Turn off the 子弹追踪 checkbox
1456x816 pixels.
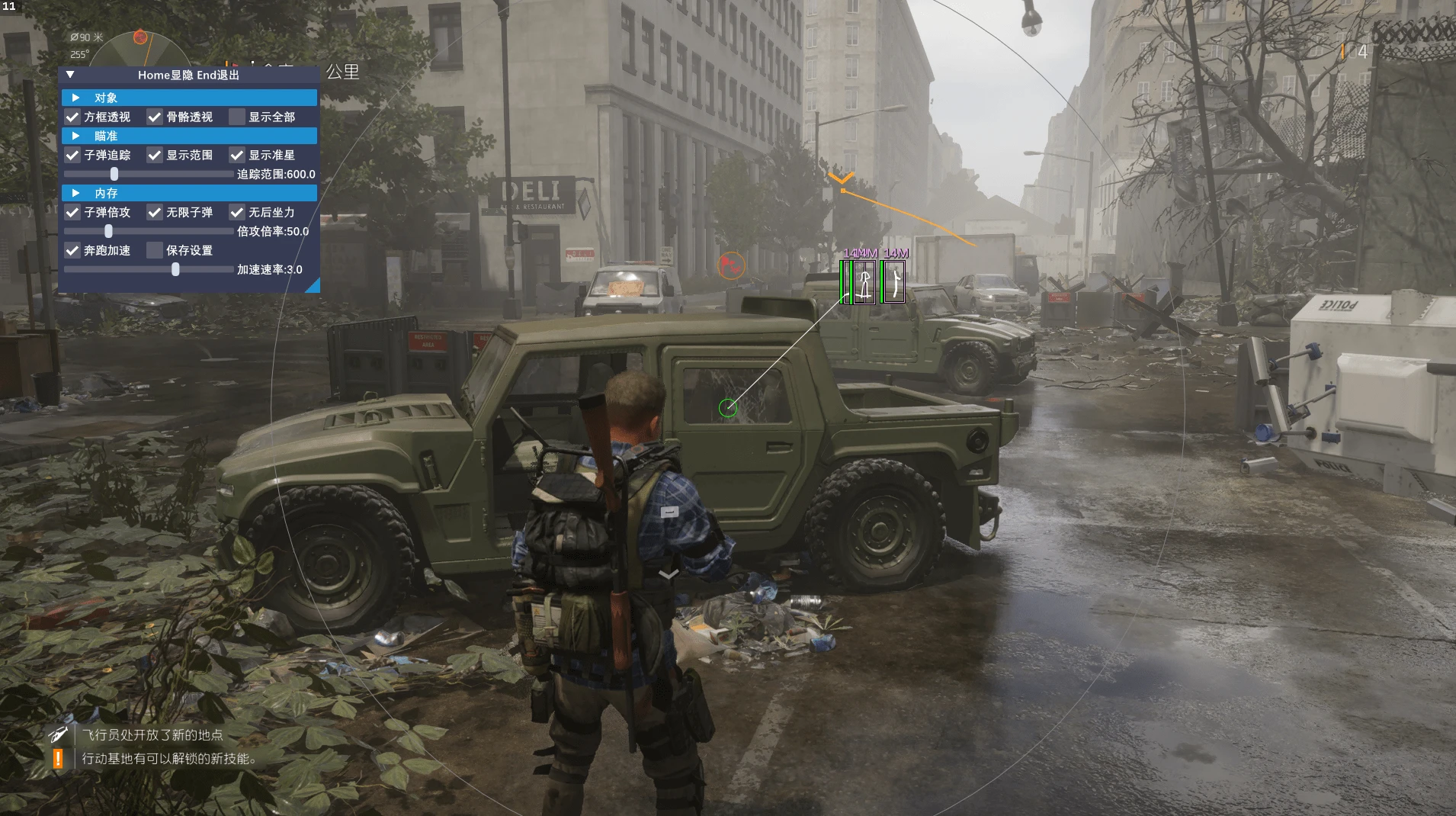[72, 155]
